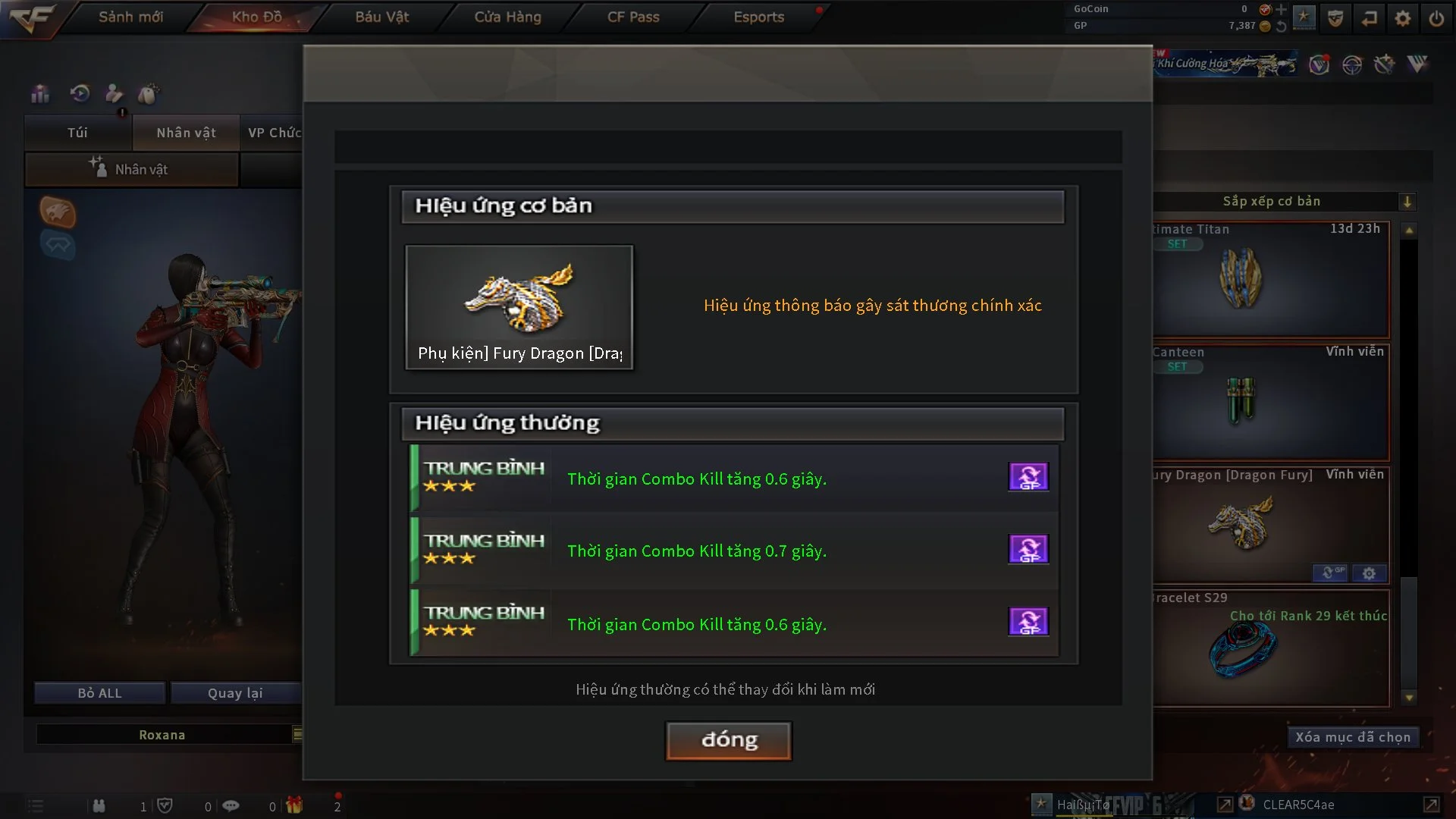Click the GP swap icon on first Combo Kill effect
Viewport: 1456px width, 819px height.
coord(1028,476)
